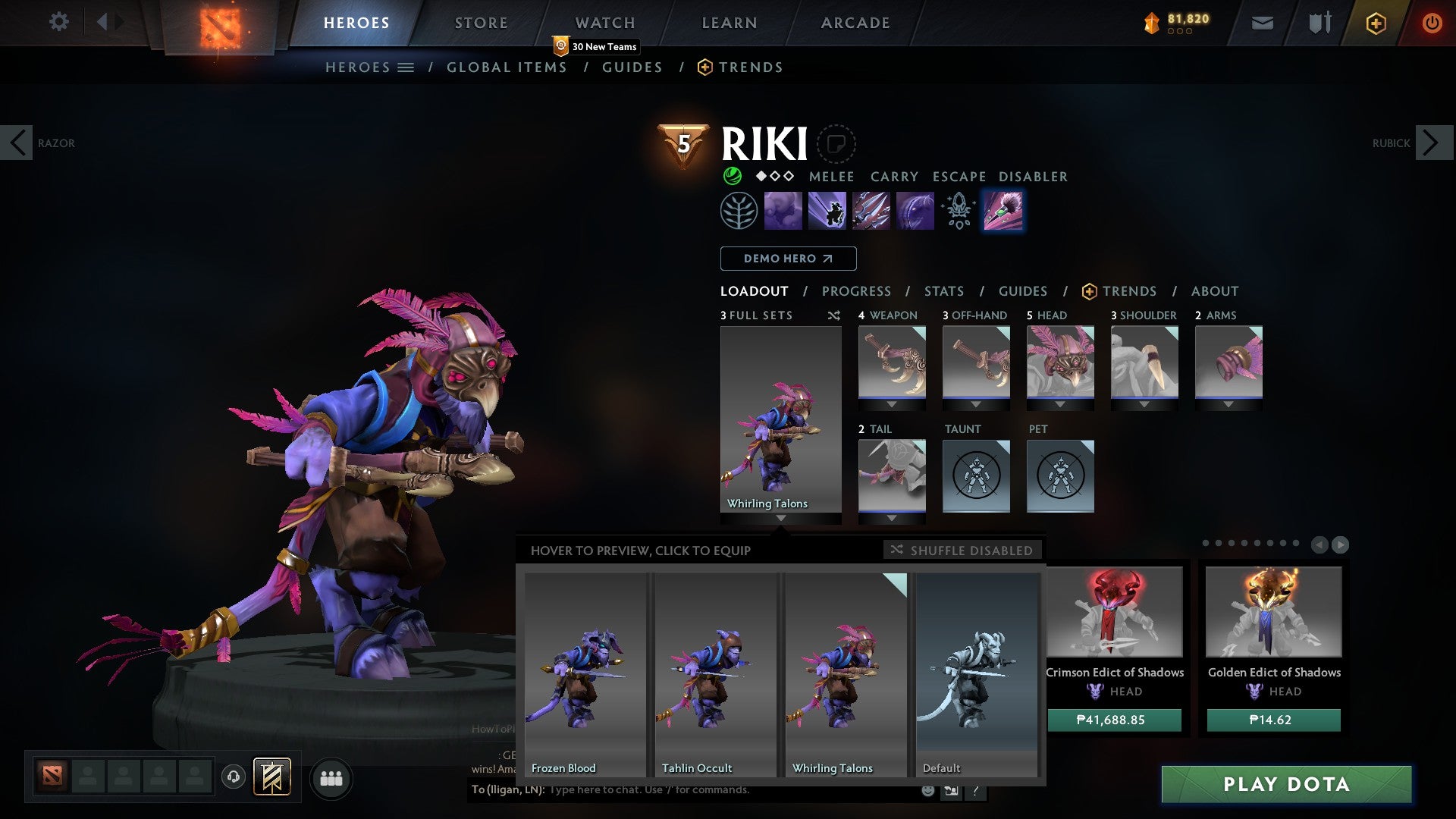The height and width of the screenshot is (819, 1456).
Task: Open voice chat headset icon near party slots
Action: [234, 778]
